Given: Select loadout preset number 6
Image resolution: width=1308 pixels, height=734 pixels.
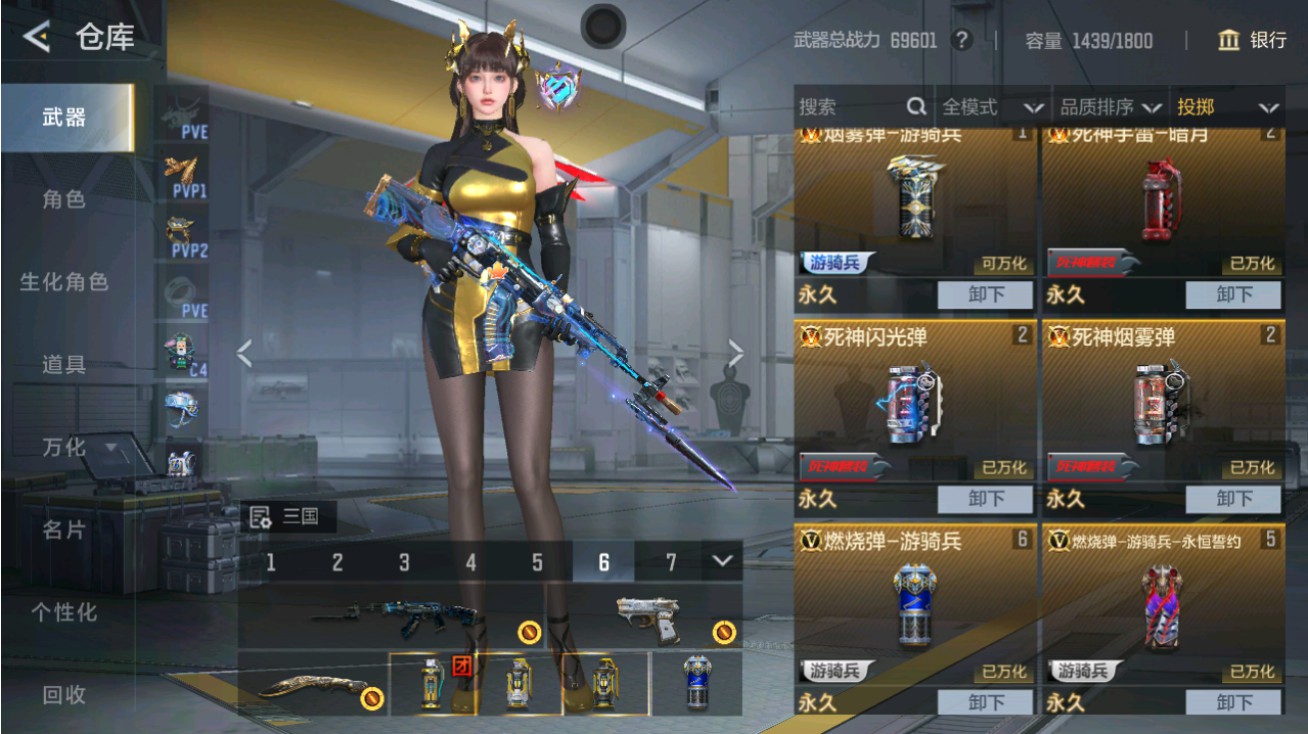Looking at the screenshot, I should coord(603,563).
